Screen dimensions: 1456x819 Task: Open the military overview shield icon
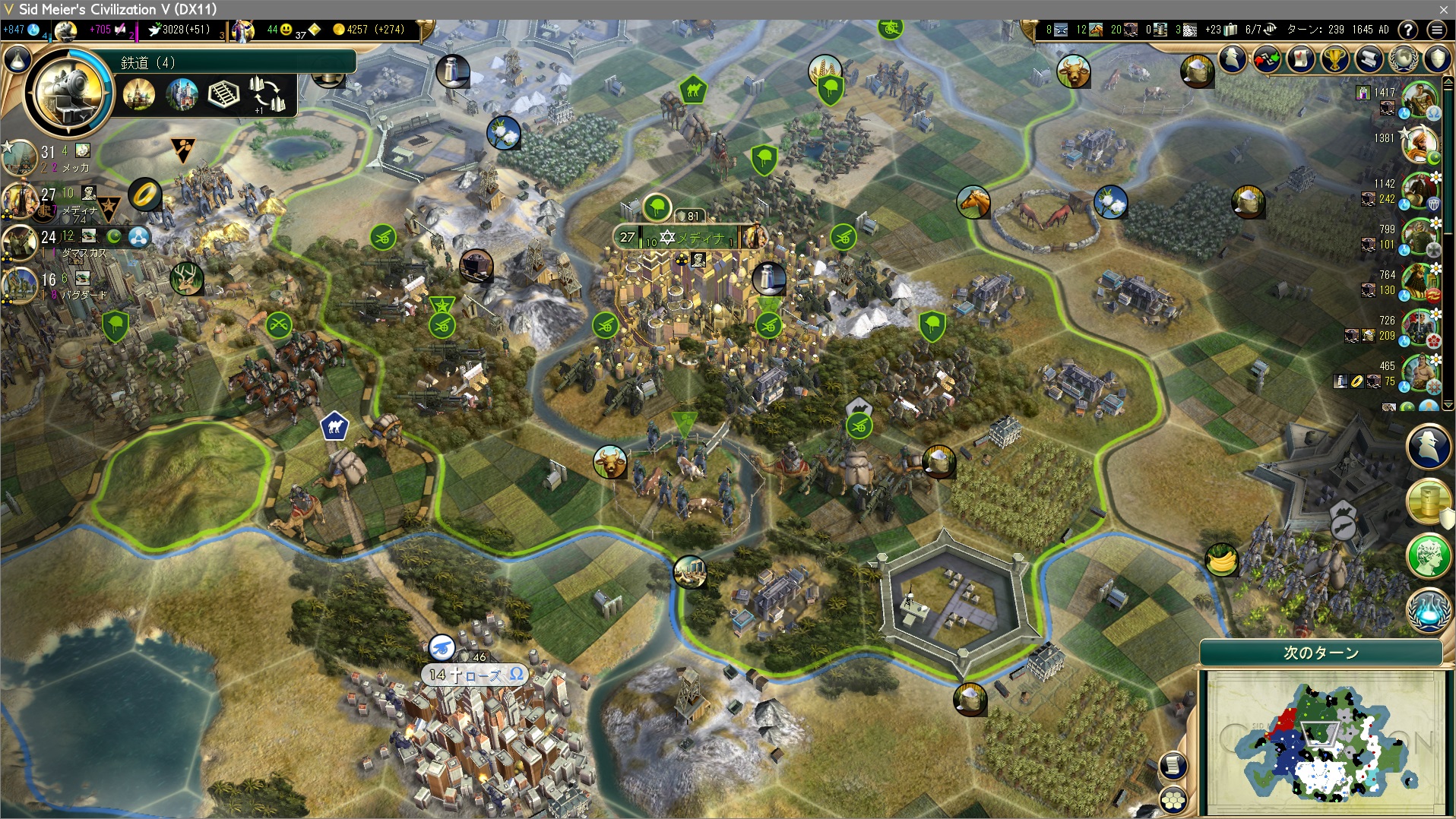pyautogui.click(x=1437, y=58)
